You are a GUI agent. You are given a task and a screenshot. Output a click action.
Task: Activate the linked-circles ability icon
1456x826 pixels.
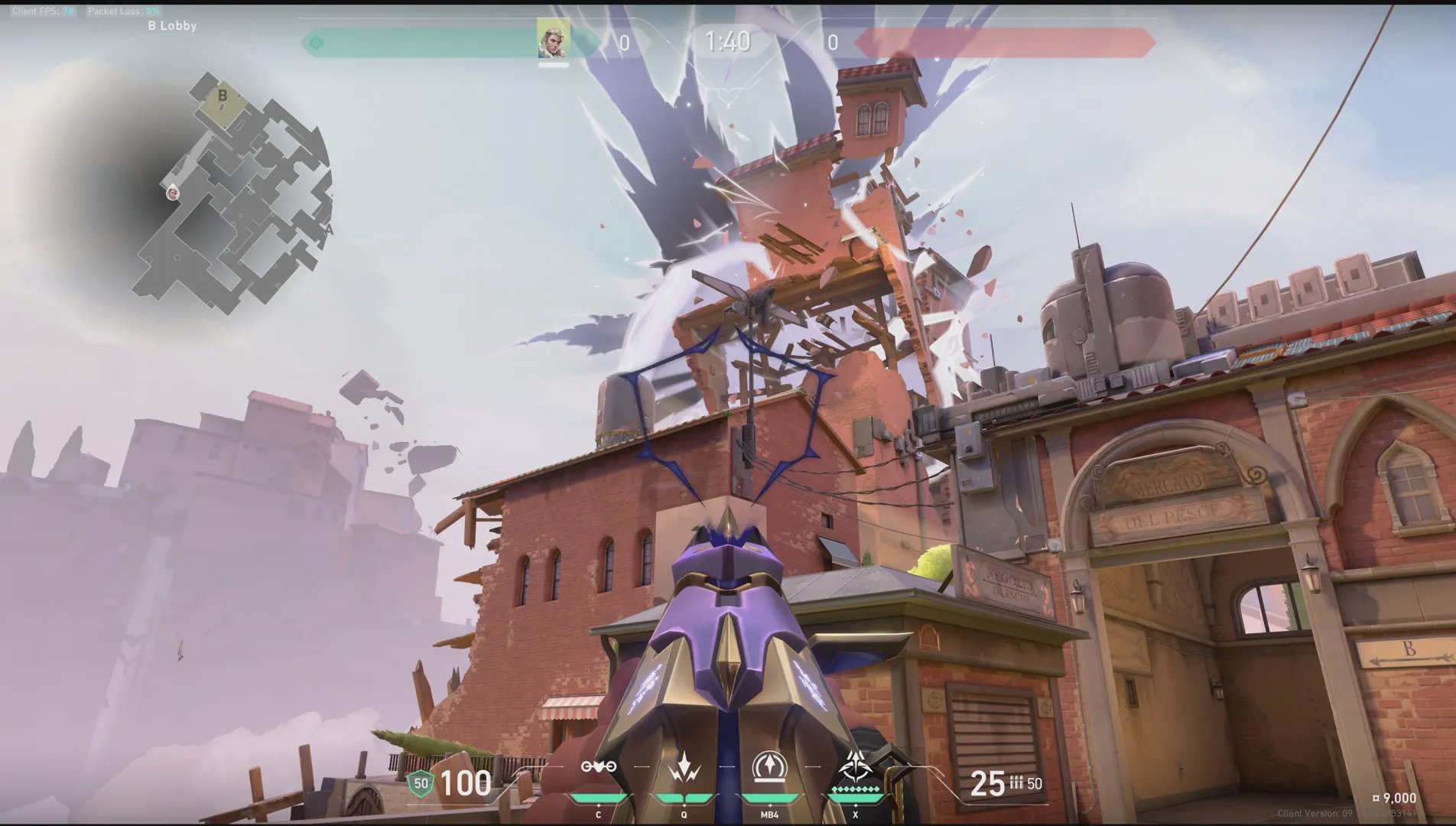598,766
